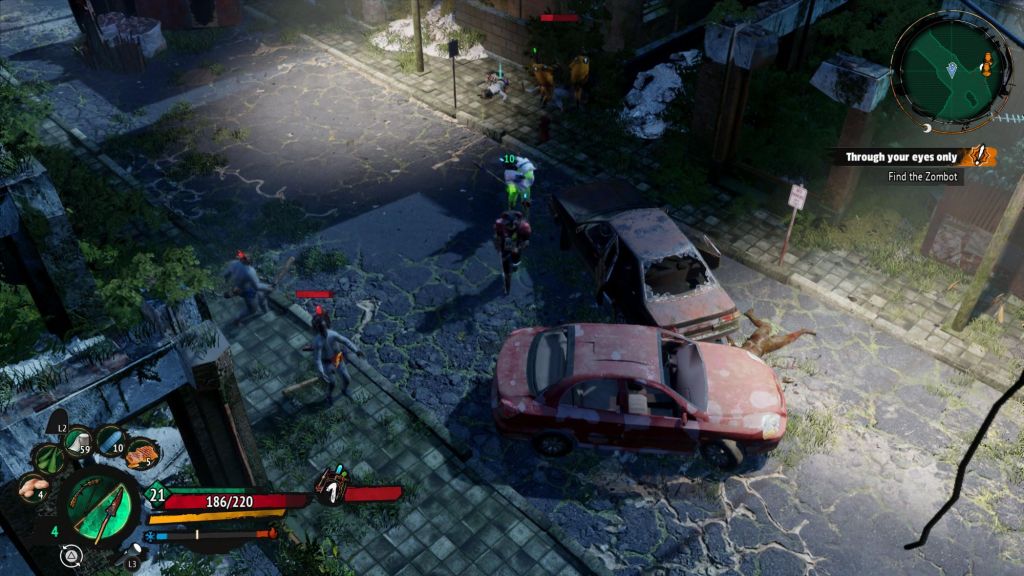This screenshot has height=576, width=1024.
Task: Click the companion portrait icon
Action: tap(331, 485)
